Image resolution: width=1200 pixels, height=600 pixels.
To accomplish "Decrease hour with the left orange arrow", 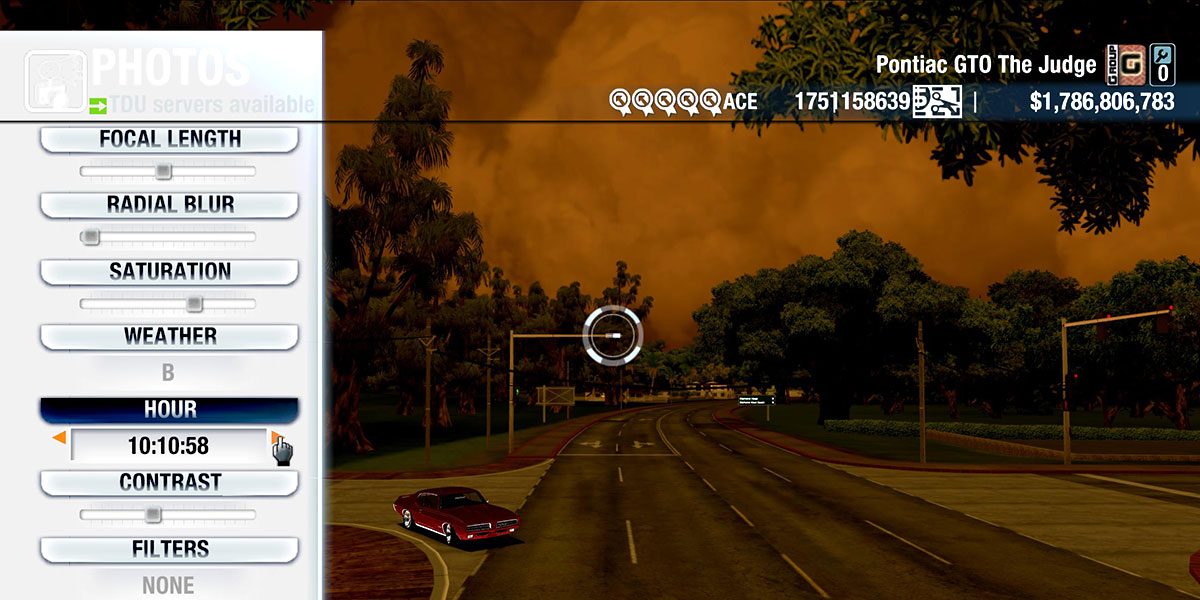I will pyautogui.click(x=60, y=438).
